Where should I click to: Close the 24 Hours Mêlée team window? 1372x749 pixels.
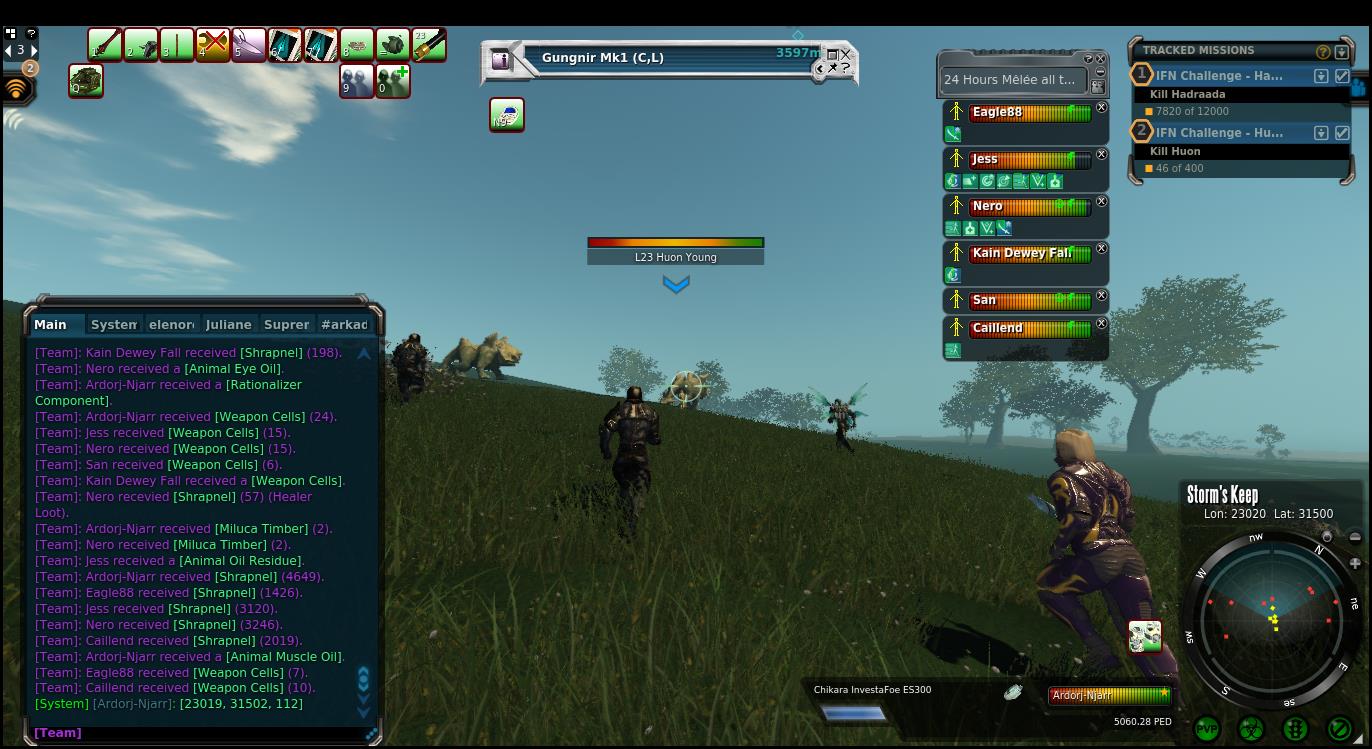[1101, 59]
